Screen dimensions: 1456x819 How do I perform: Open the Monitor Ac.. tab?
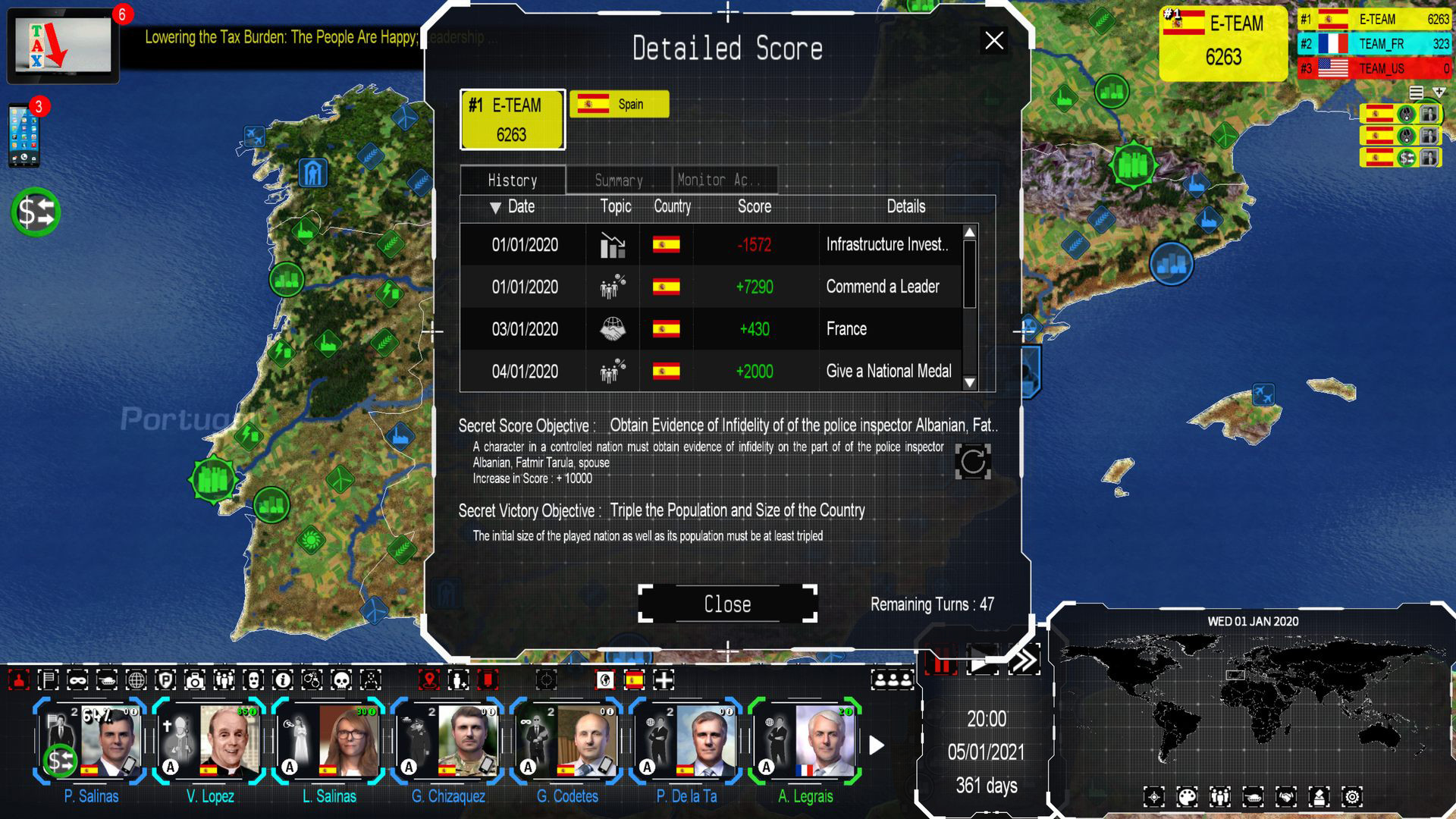tap(723, 180)
